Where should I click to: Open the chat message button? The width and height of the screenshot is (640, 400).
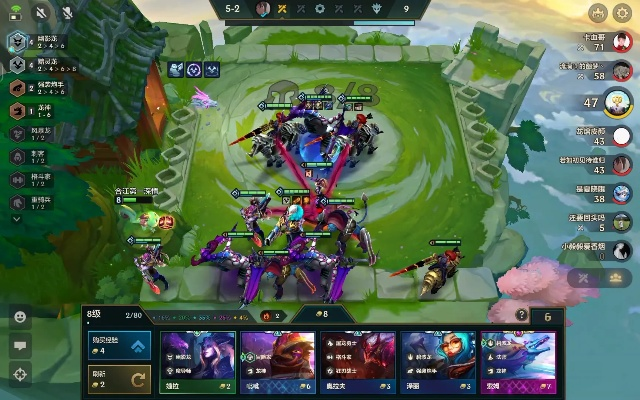(19, 345)
